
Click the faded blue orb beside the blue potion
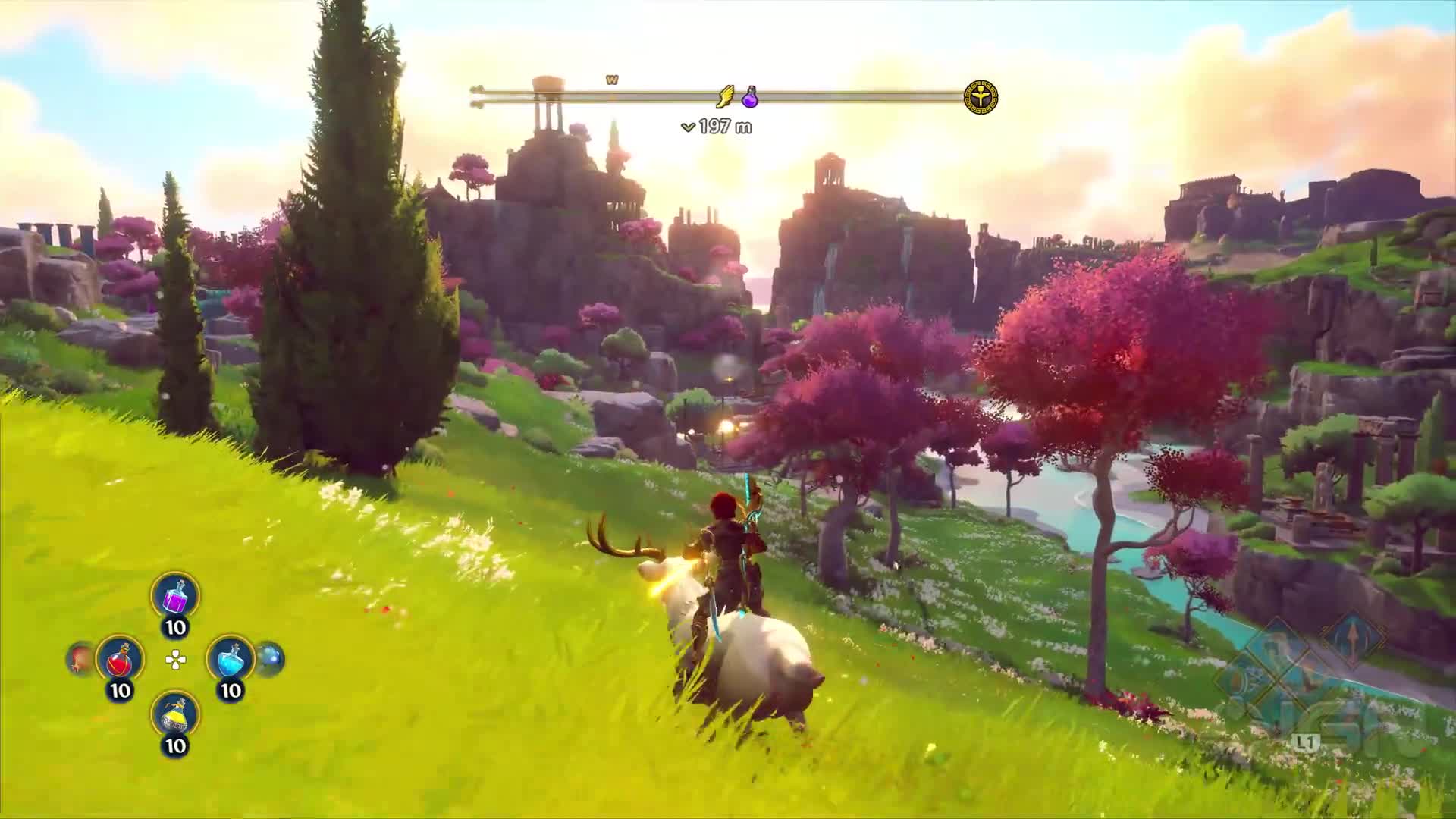270,658
